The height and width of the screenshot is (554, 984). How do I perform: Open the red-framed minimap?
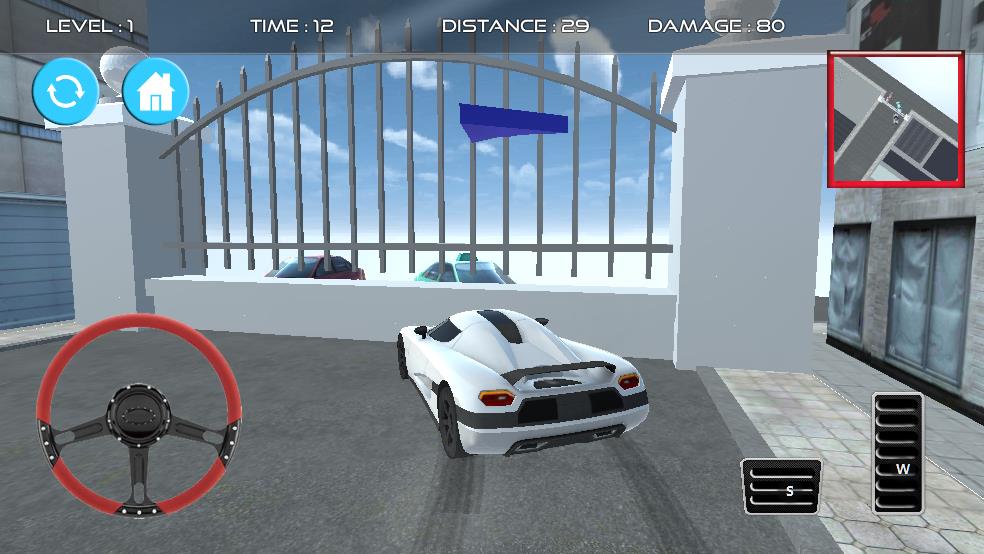pos(895,120)
